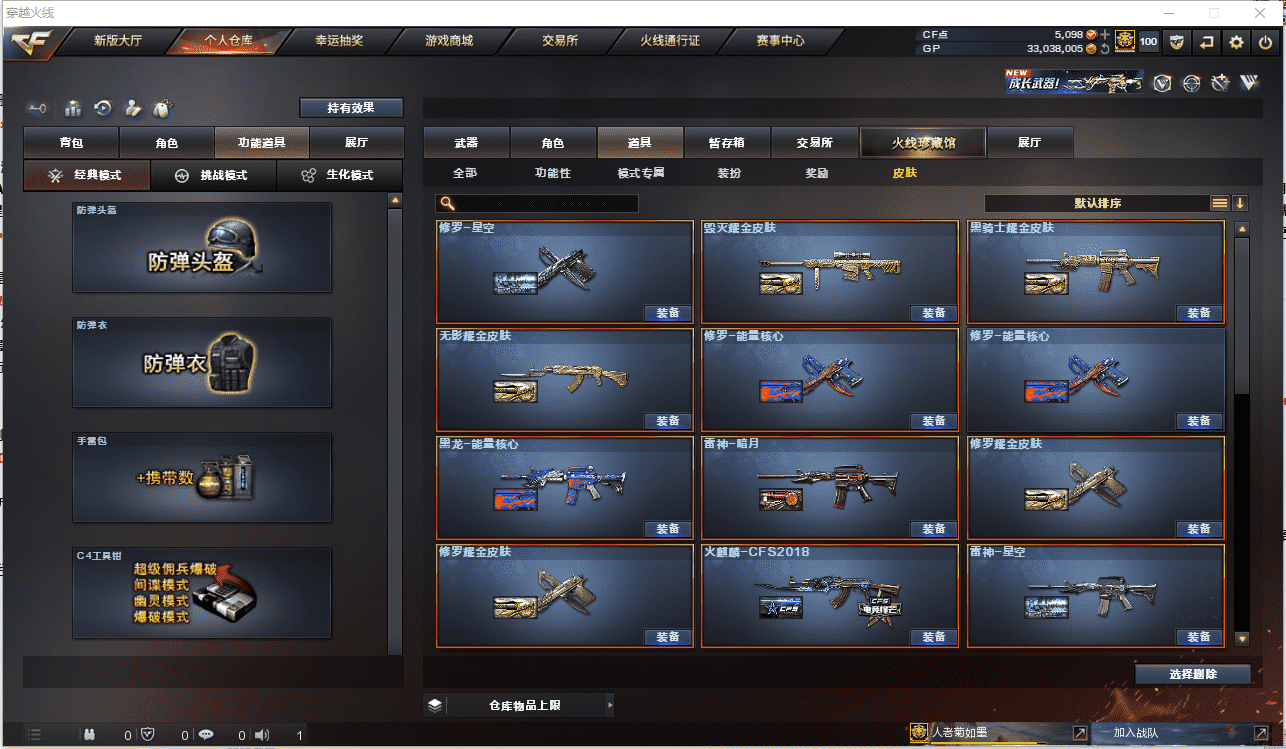Switch to the 武器 weapons tab
Viewport: 1286px width, 749px height.
tap(466, 143)
